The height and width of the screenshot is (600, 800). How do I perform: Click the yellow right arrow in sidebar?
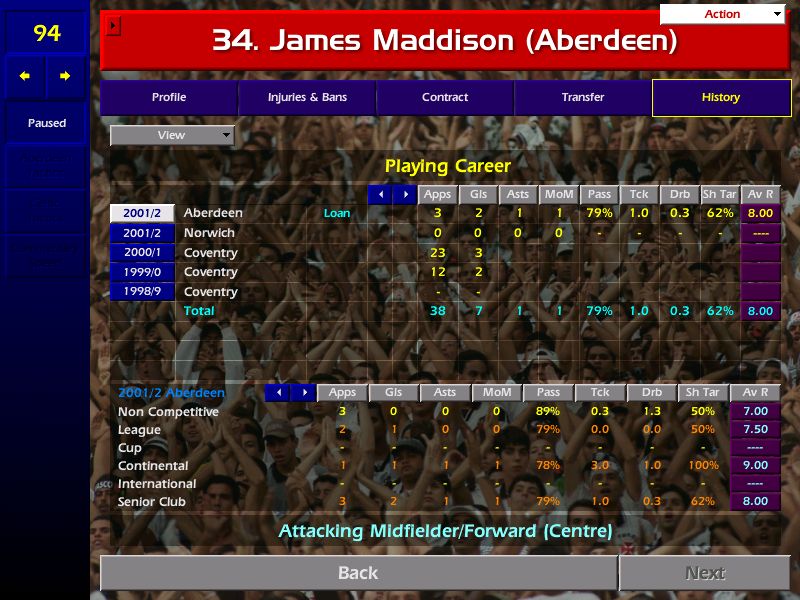(65, 76)
